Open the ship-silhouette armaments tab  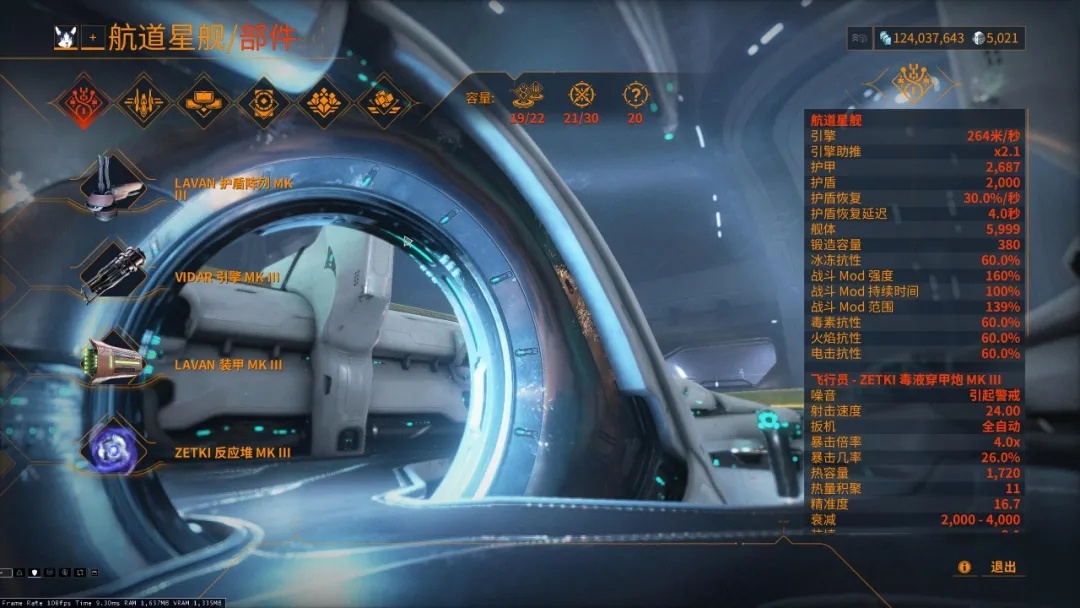coord(143,101)
